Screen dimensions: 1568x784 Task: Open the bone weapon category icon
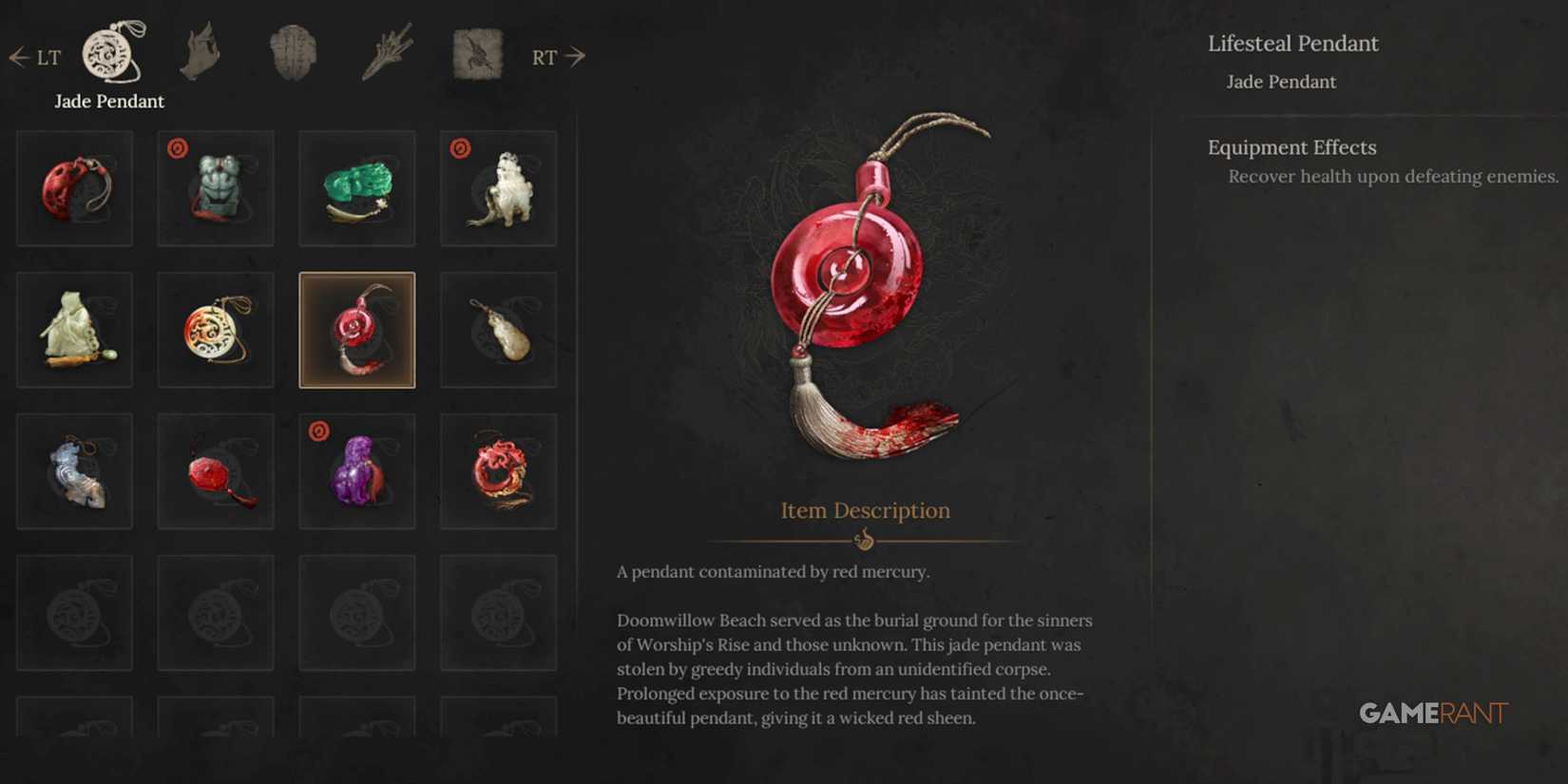[386, 52]
